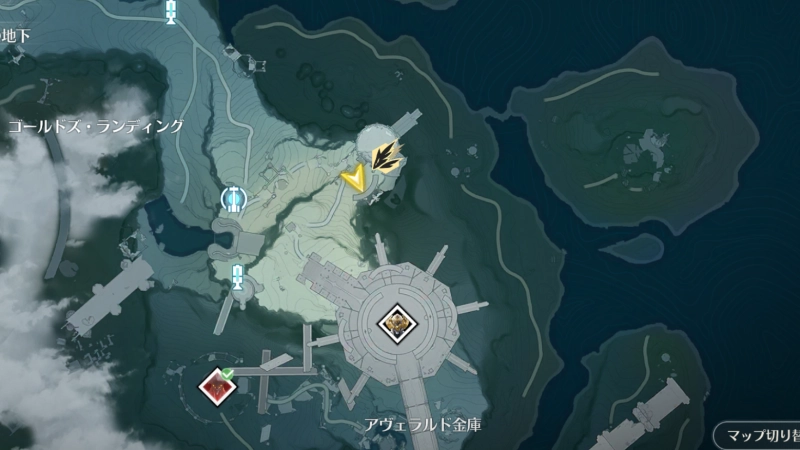This screenshot has width=800, height=450.
Task: Select the circled blue teleport beacon marker
Action: click(x=233, y=198)
